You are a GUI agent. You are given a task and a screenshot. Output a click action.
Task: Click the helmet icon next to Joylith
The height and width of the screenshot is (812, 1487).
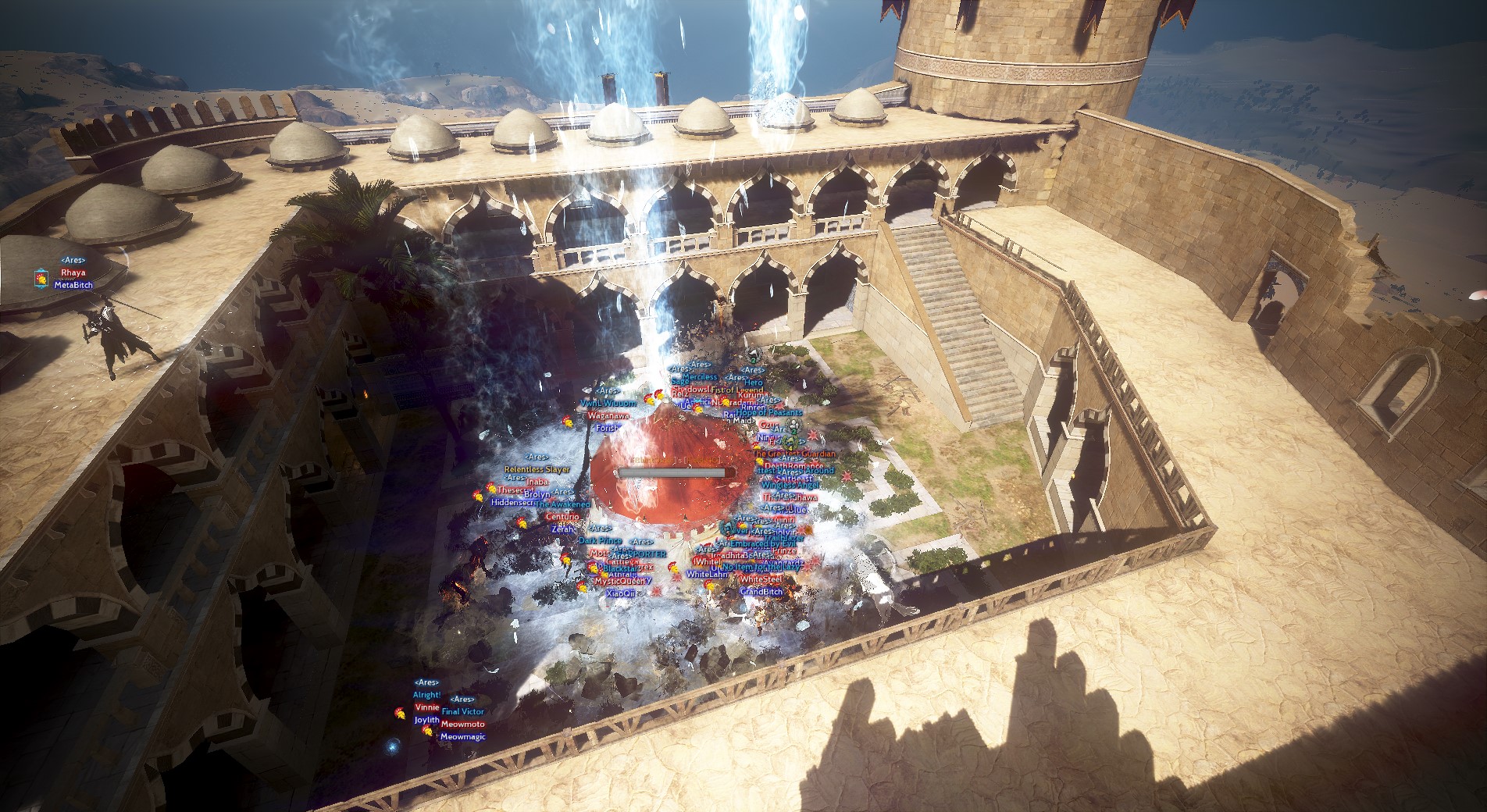point(428,732)
